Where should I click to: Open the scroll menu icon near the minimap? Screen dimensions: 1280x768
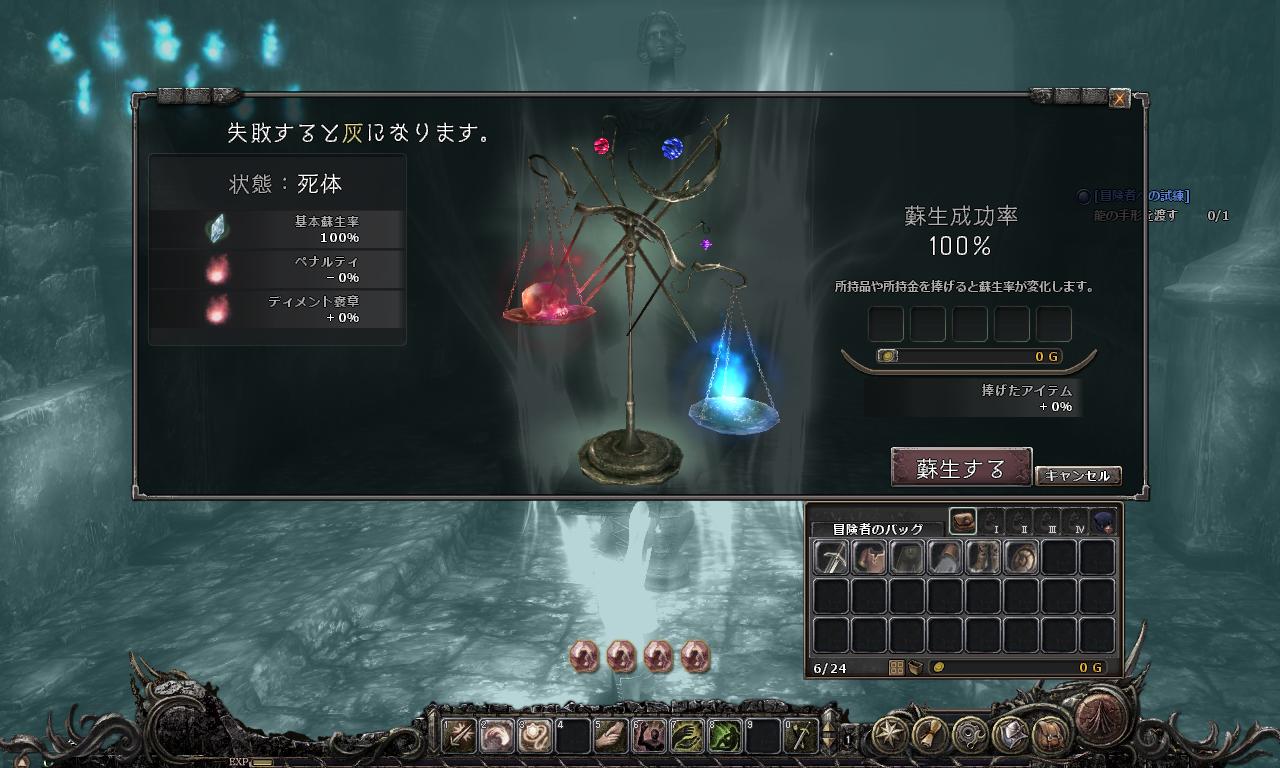[x=928, y=735]
